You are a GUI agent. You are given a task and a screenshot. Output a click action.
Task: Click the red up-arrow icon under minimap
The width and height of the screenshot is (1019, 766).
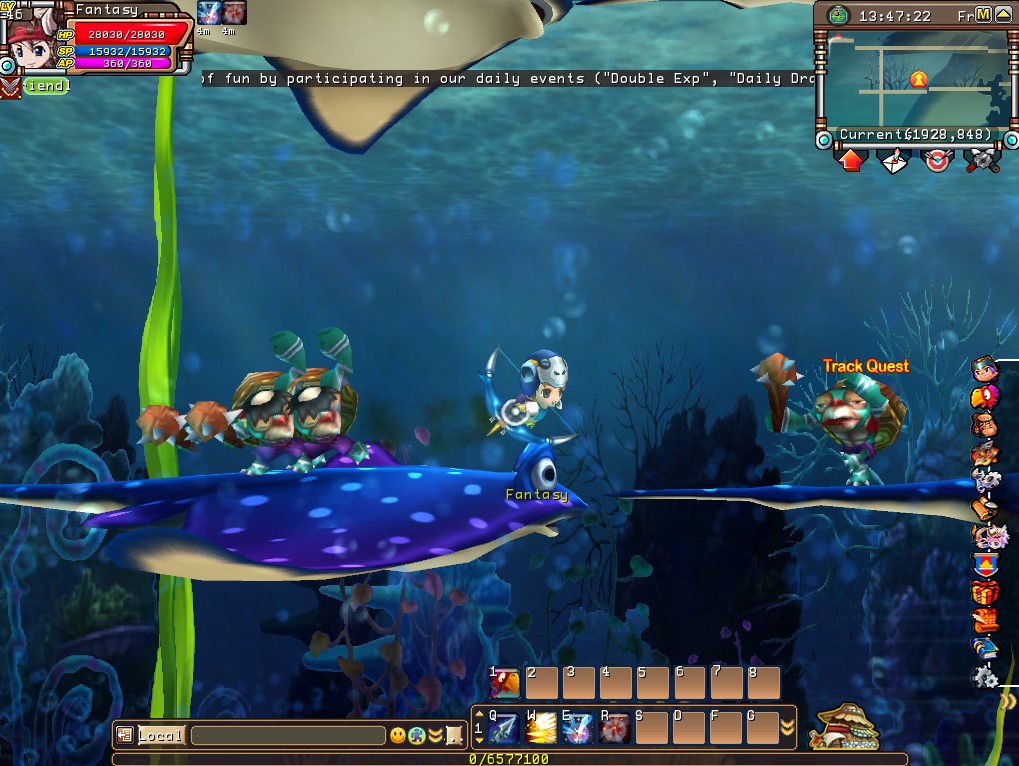[851, 160]
